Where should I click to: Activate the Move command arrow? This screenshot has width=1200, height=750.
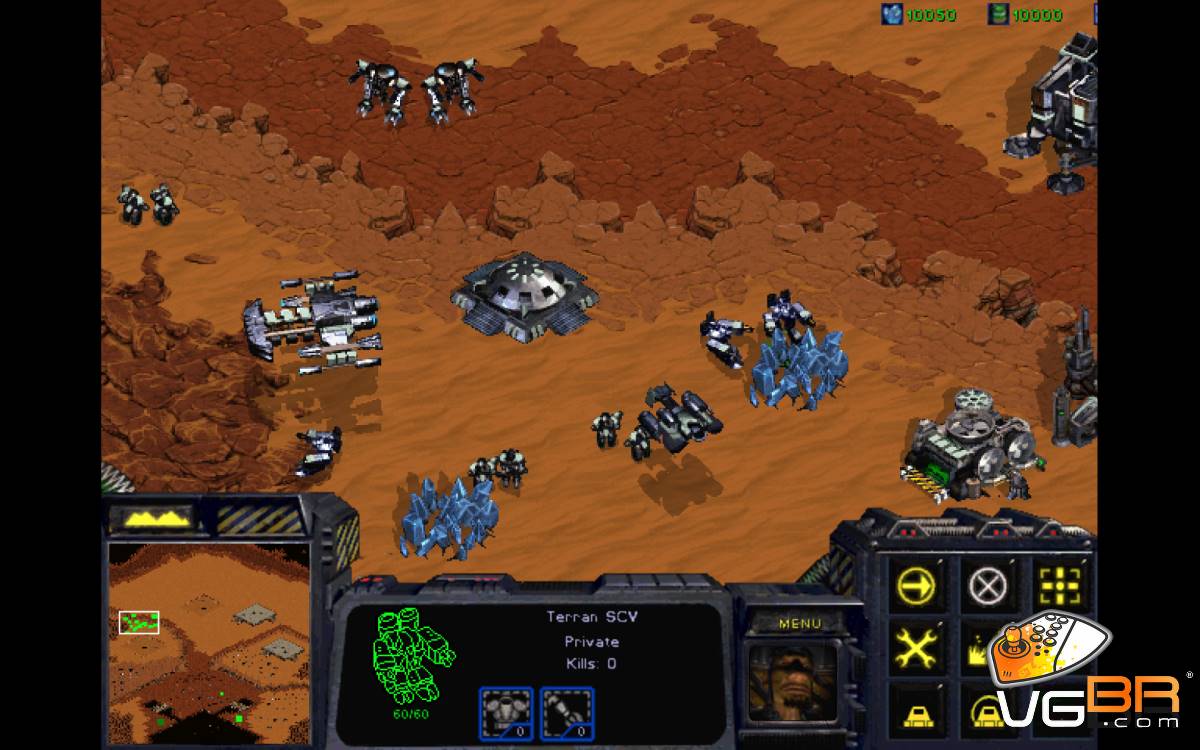click(914, 583)
